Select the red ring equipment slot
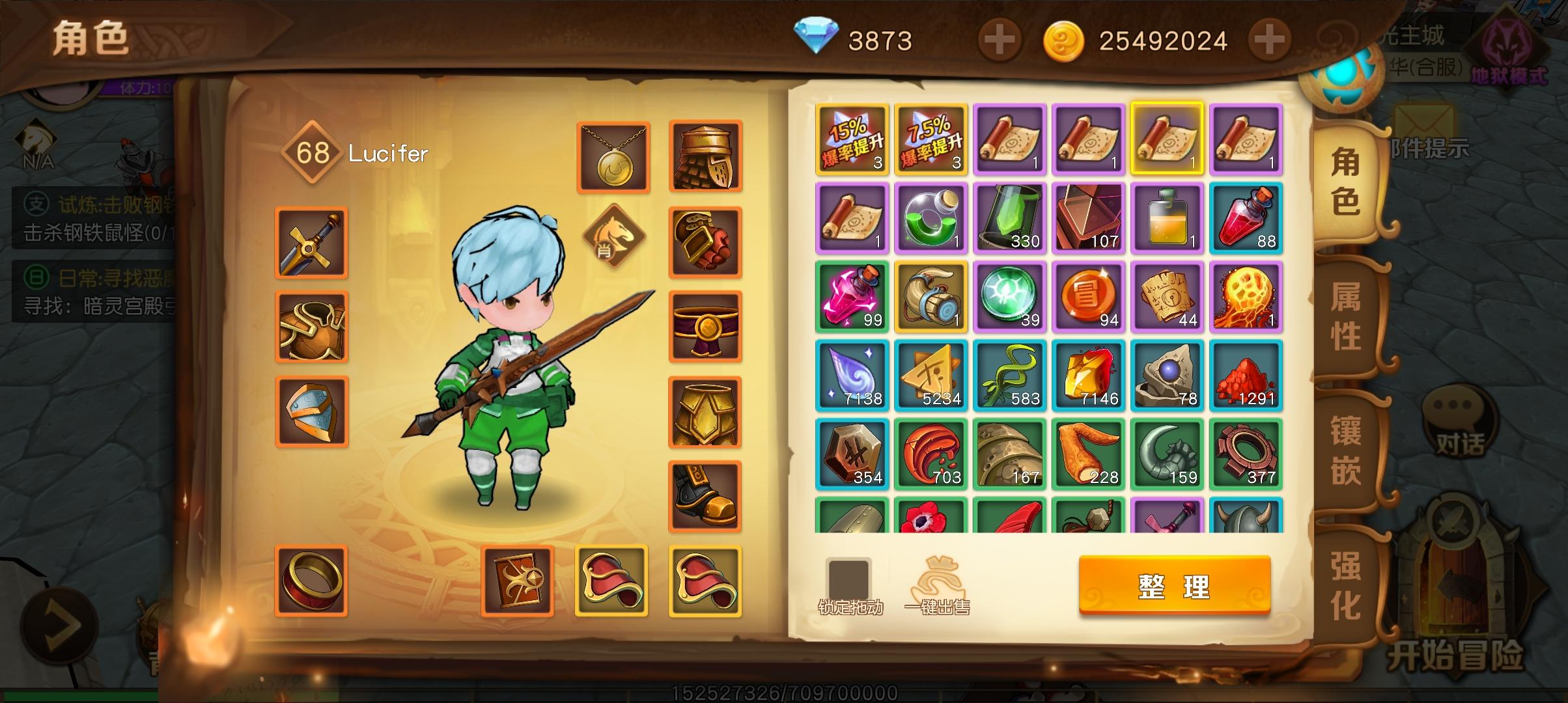Image resolution: width=1568 pixels, height=703 pixels. [311, 578]
